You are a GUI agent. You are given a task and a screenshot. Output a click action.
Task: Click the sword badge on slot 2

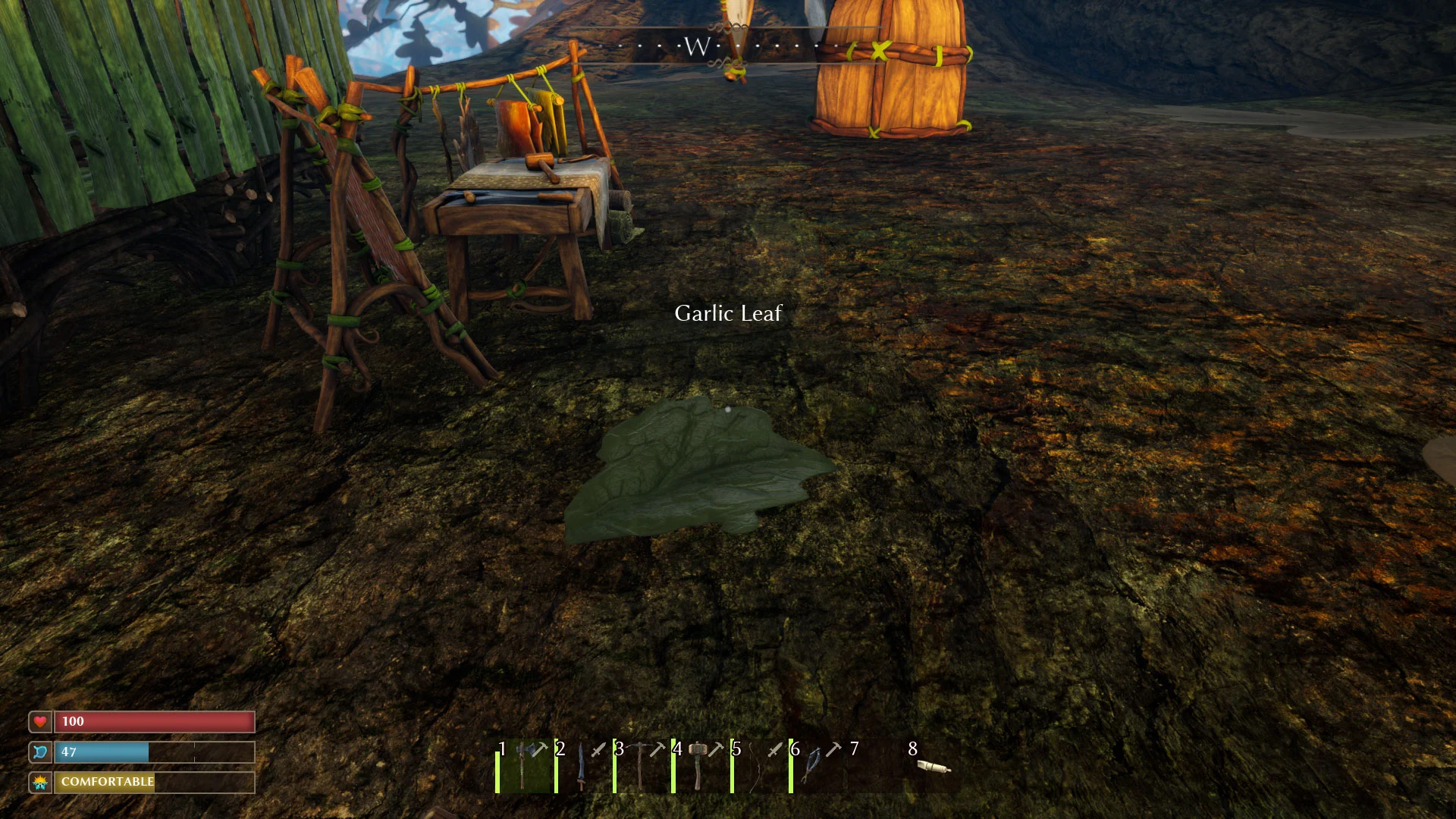coord(597,748)
